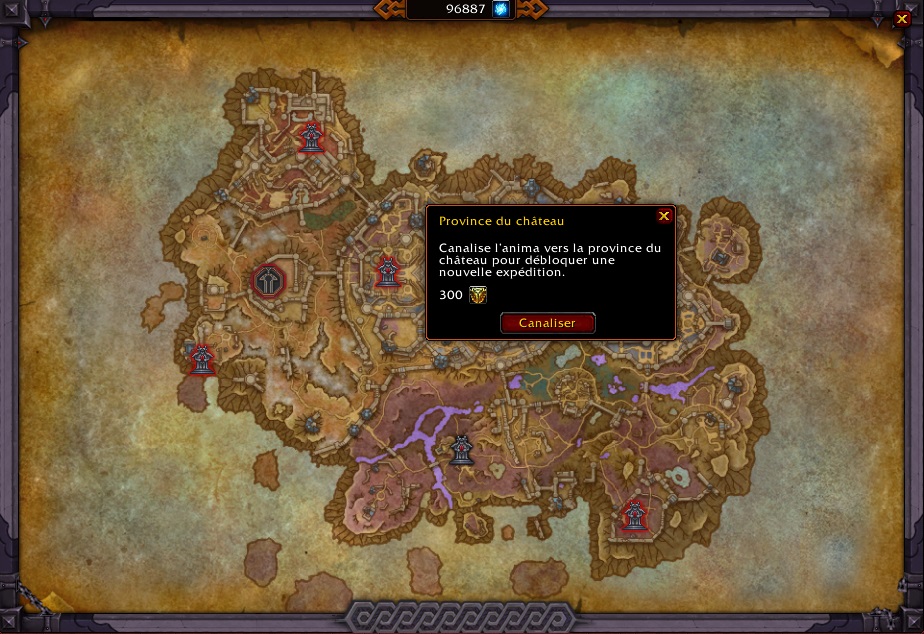Image resolution: width=924 pixels, height=634 pixels.
Task: Close the Province du château popup
Action: pyautogui.click(x=664, y=216)
